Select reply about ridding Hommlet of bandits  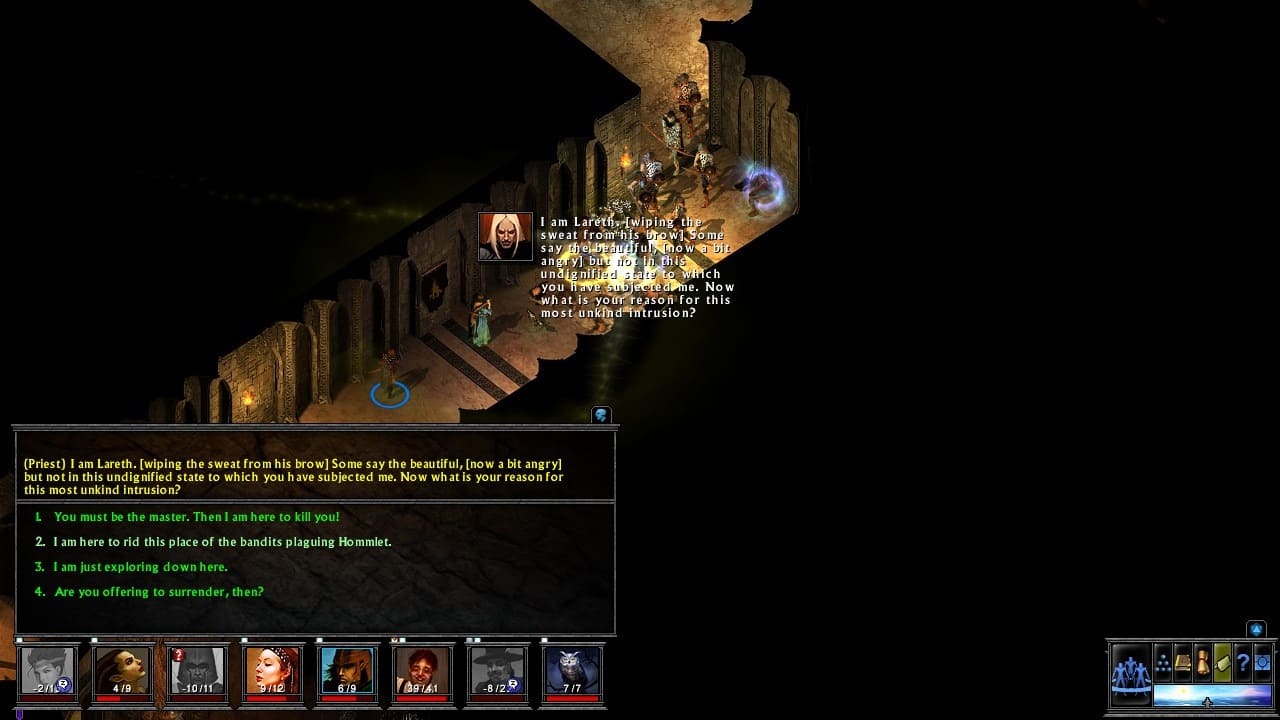[x=222, y=542]
